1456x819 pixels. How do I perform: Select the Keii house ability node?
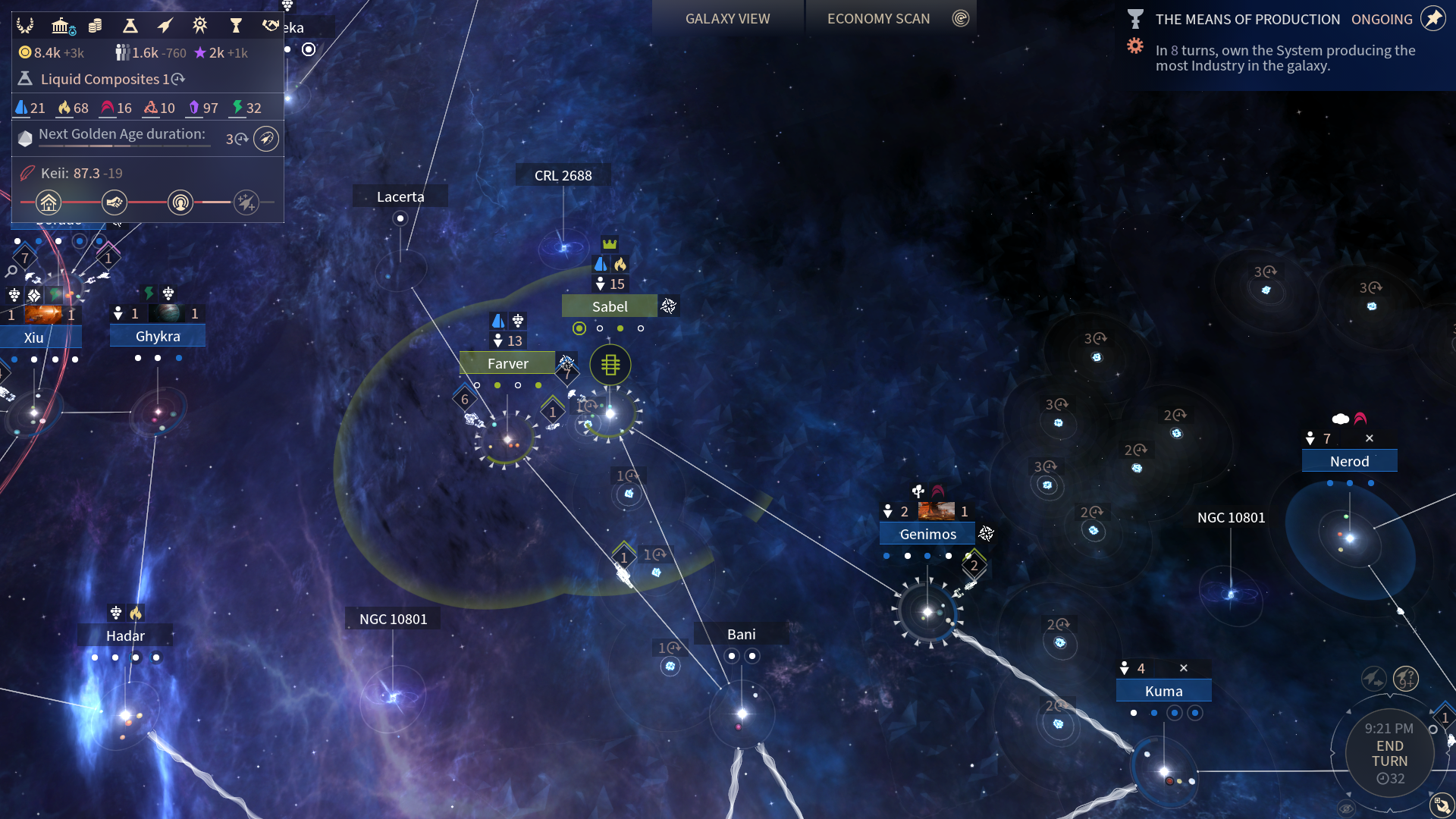click(49, 202)
